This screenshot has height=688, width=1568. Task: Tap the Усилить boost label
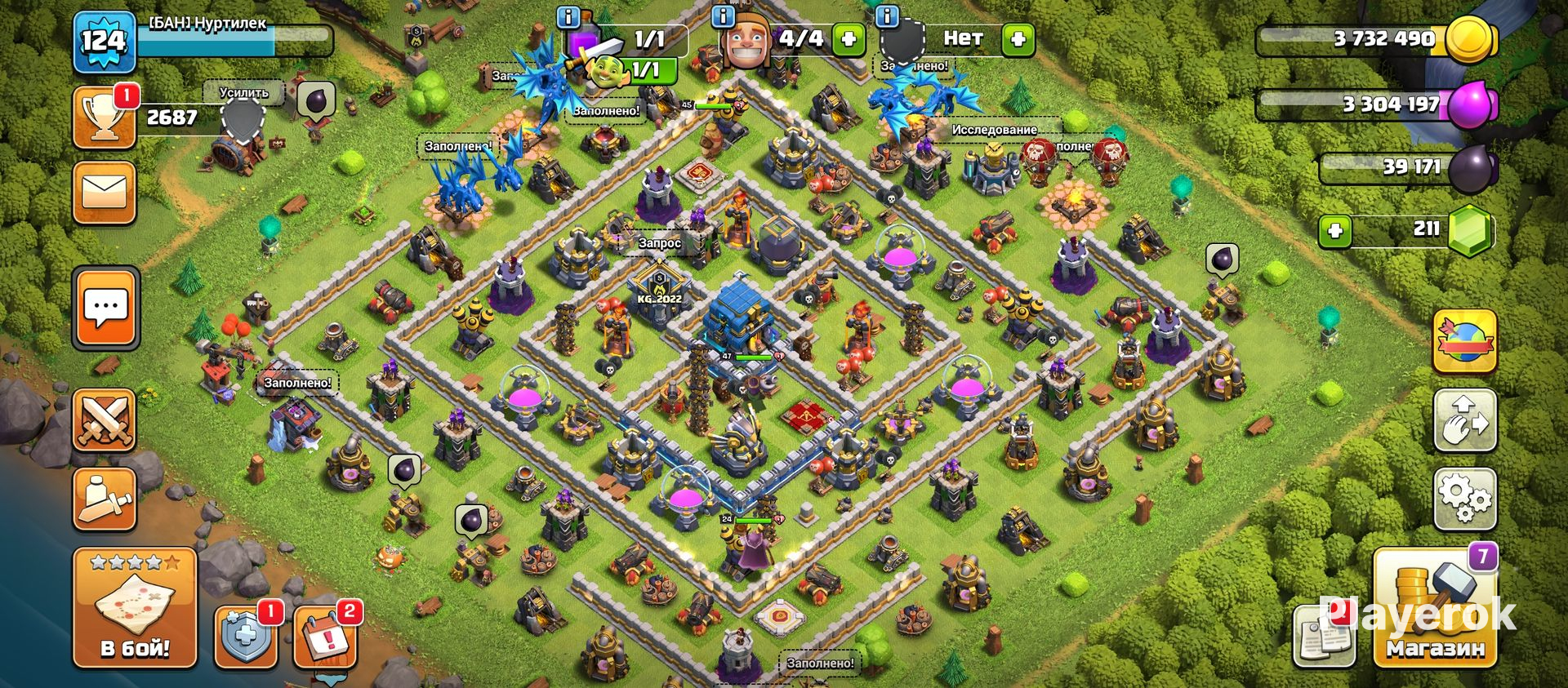(x=244, y=93)
